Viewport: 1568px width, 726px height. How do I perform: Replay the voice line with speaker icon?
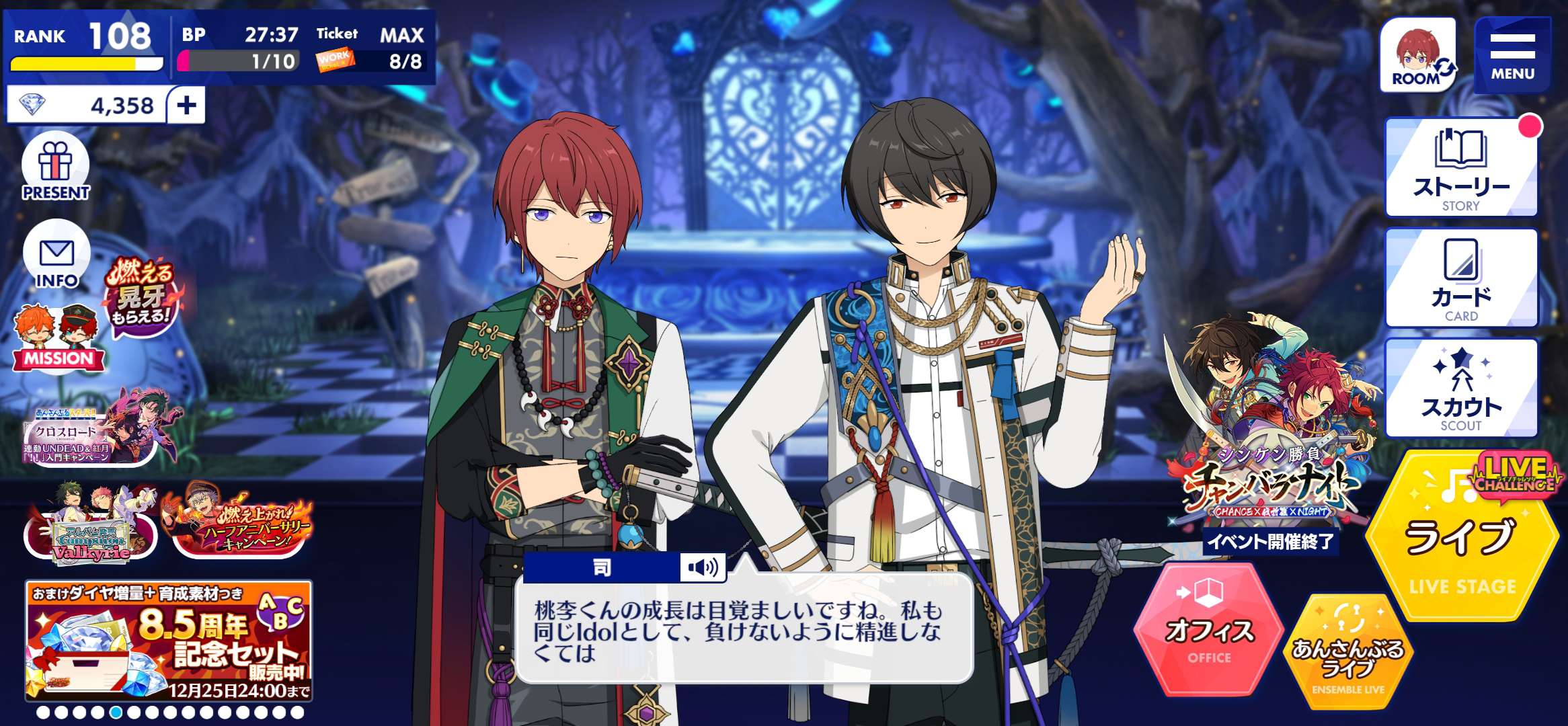[702, 568]
